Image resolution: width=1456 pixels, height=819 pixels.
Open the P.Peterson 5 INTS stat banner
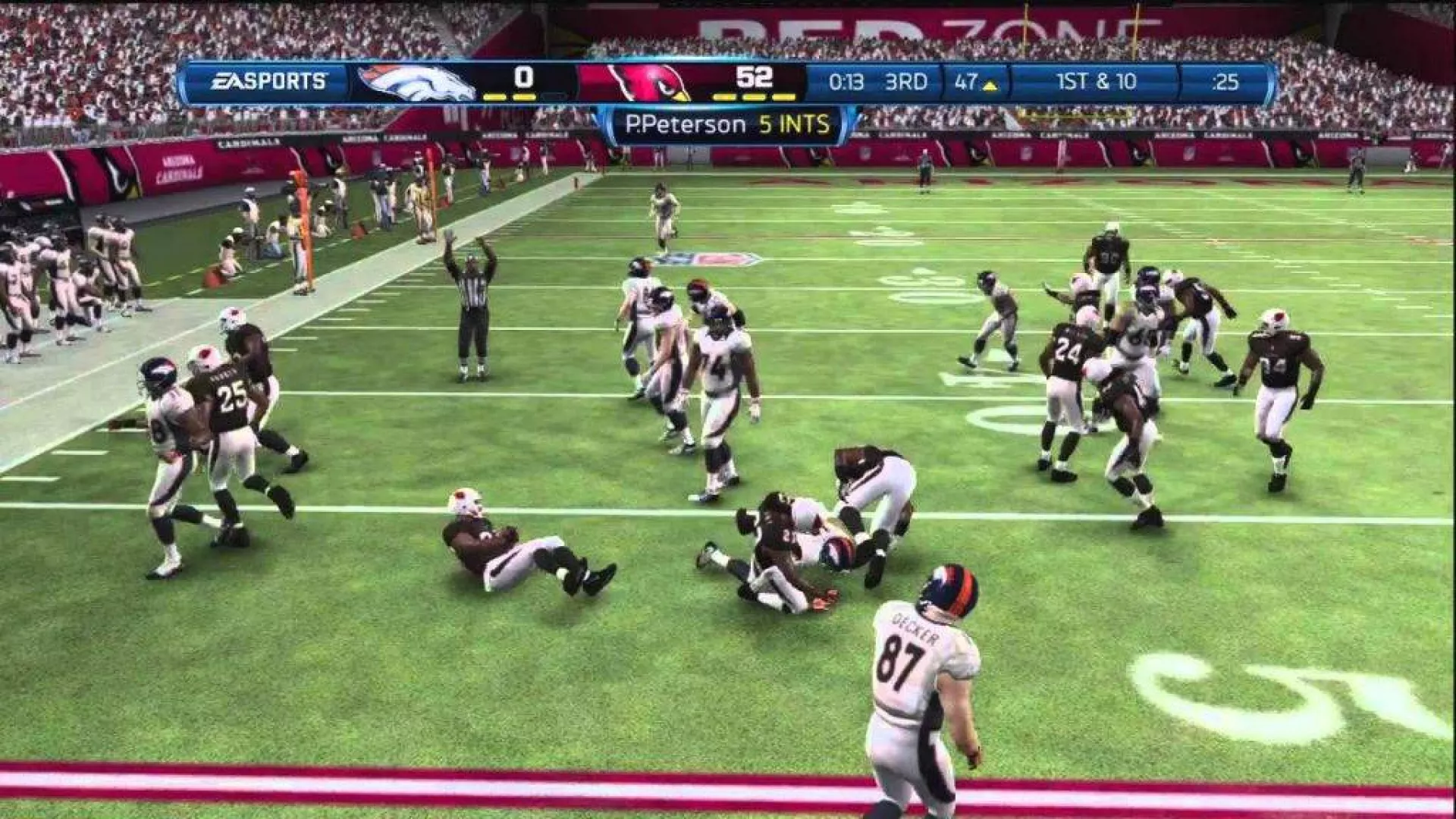pos(726,125)
